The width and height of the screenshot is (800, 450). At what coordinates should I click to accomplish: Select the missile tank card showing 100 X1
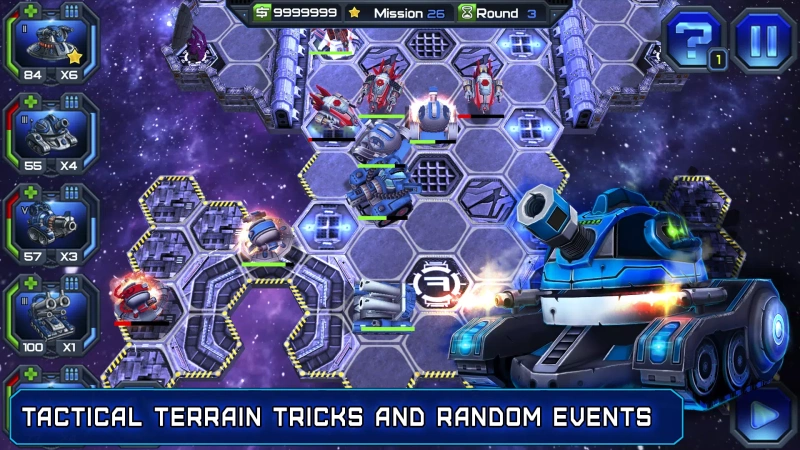tap(51, 316)
